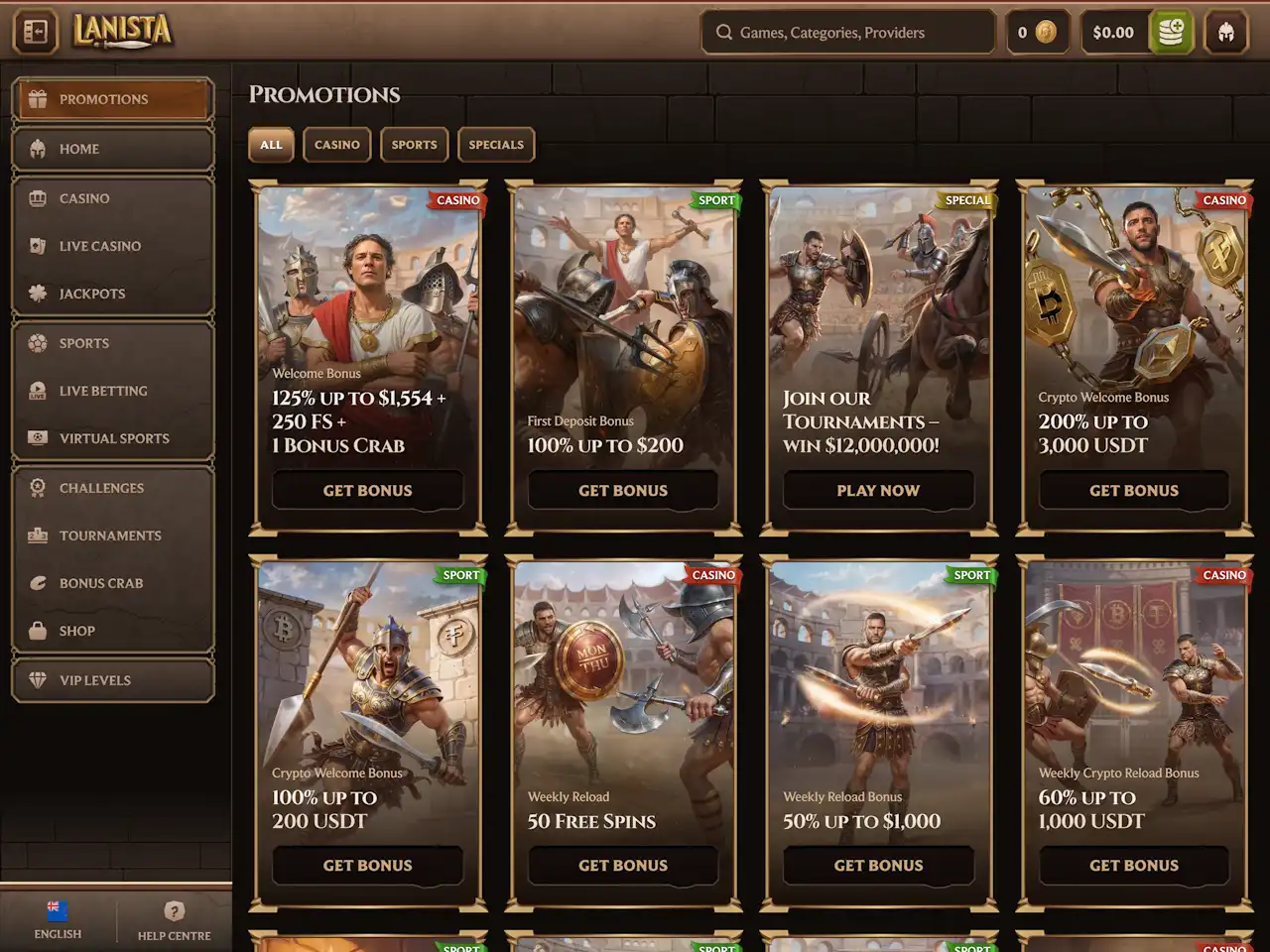The height and width of the screenshot is (952, 1270).
Task: Open Virtual Sports menu entry
Action: 112,438
